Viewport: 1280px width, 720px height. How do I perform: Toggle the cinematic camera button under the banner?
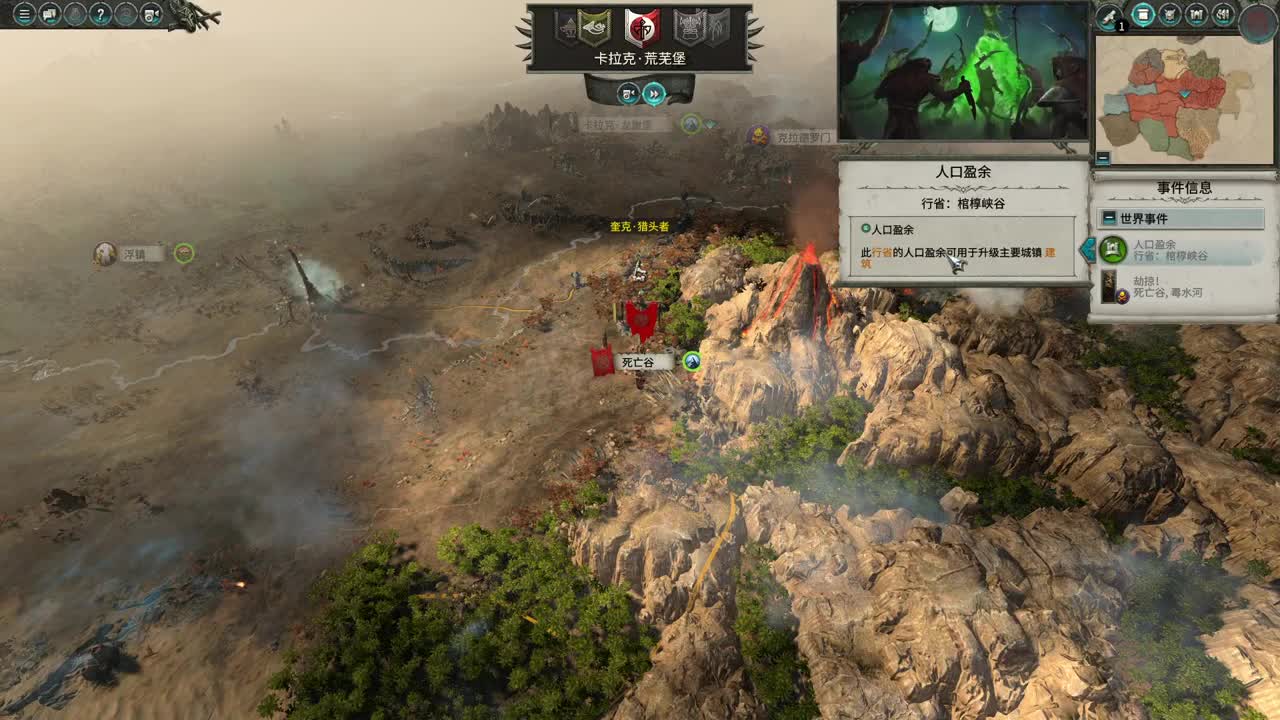coord(627,94)
